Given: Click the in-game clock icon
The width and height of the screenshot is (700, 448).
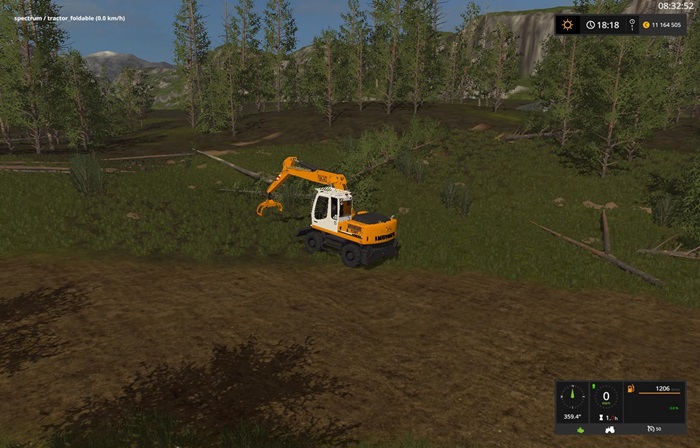Looking at the screenshot, I should (x=591, y=25).
